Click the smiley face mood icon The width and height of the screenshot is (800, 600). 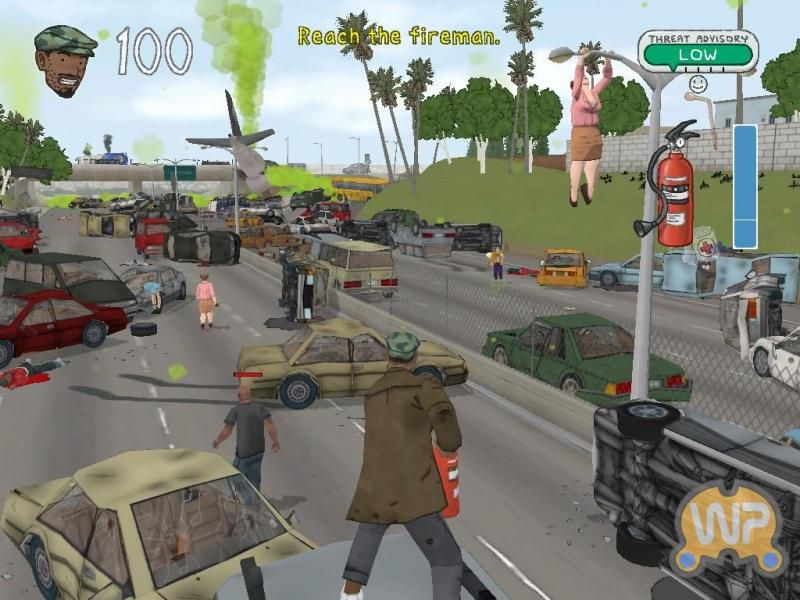[701, 88]
